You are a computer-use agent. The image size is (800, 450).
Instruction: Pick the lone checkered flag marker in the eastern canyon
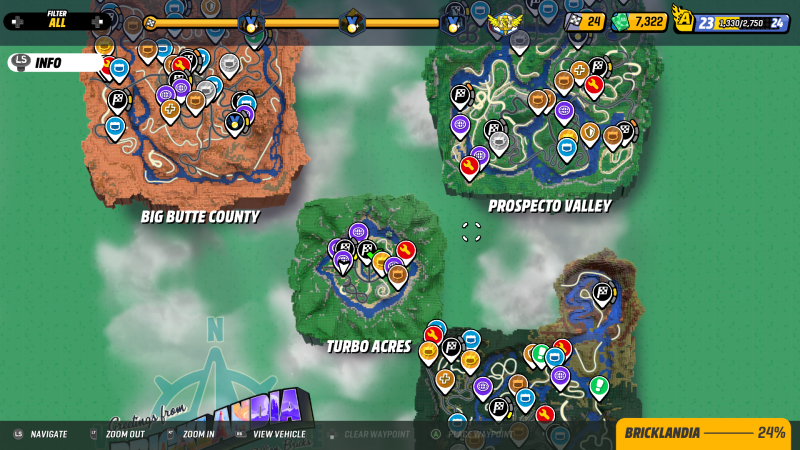pyautogui.click(x=602, y=292)
